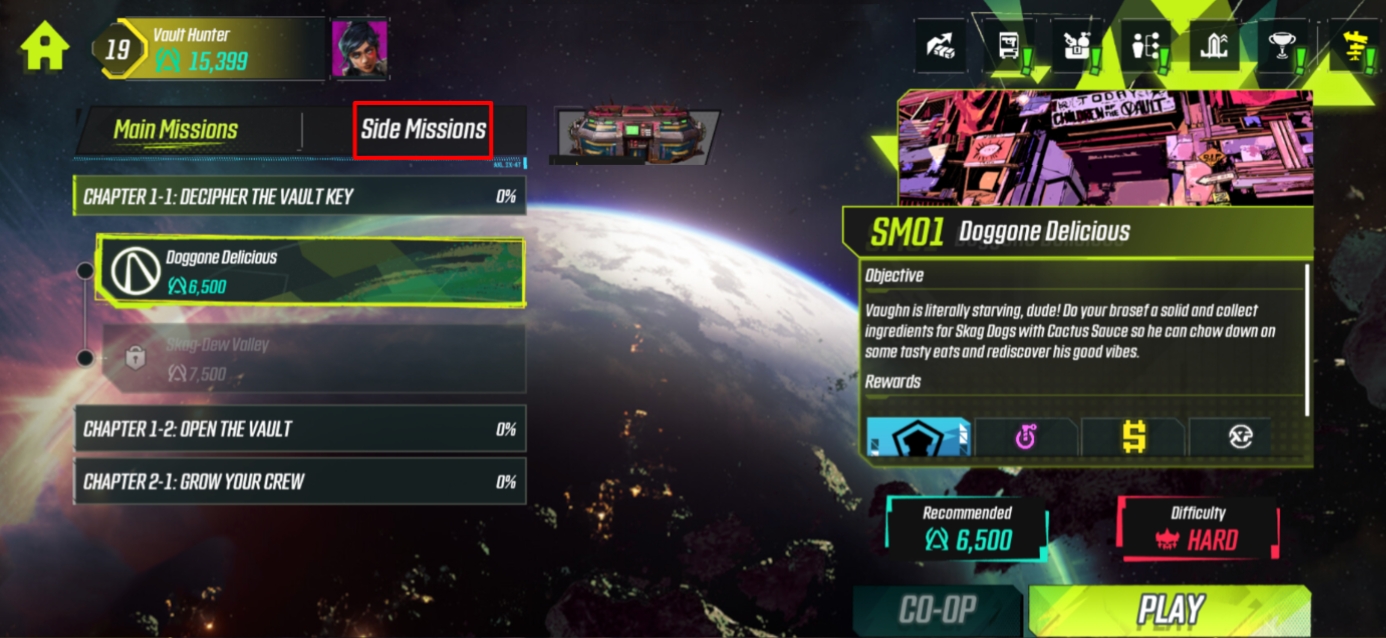
Task: Play the selected mission
Action: (x=1169, y=610)
